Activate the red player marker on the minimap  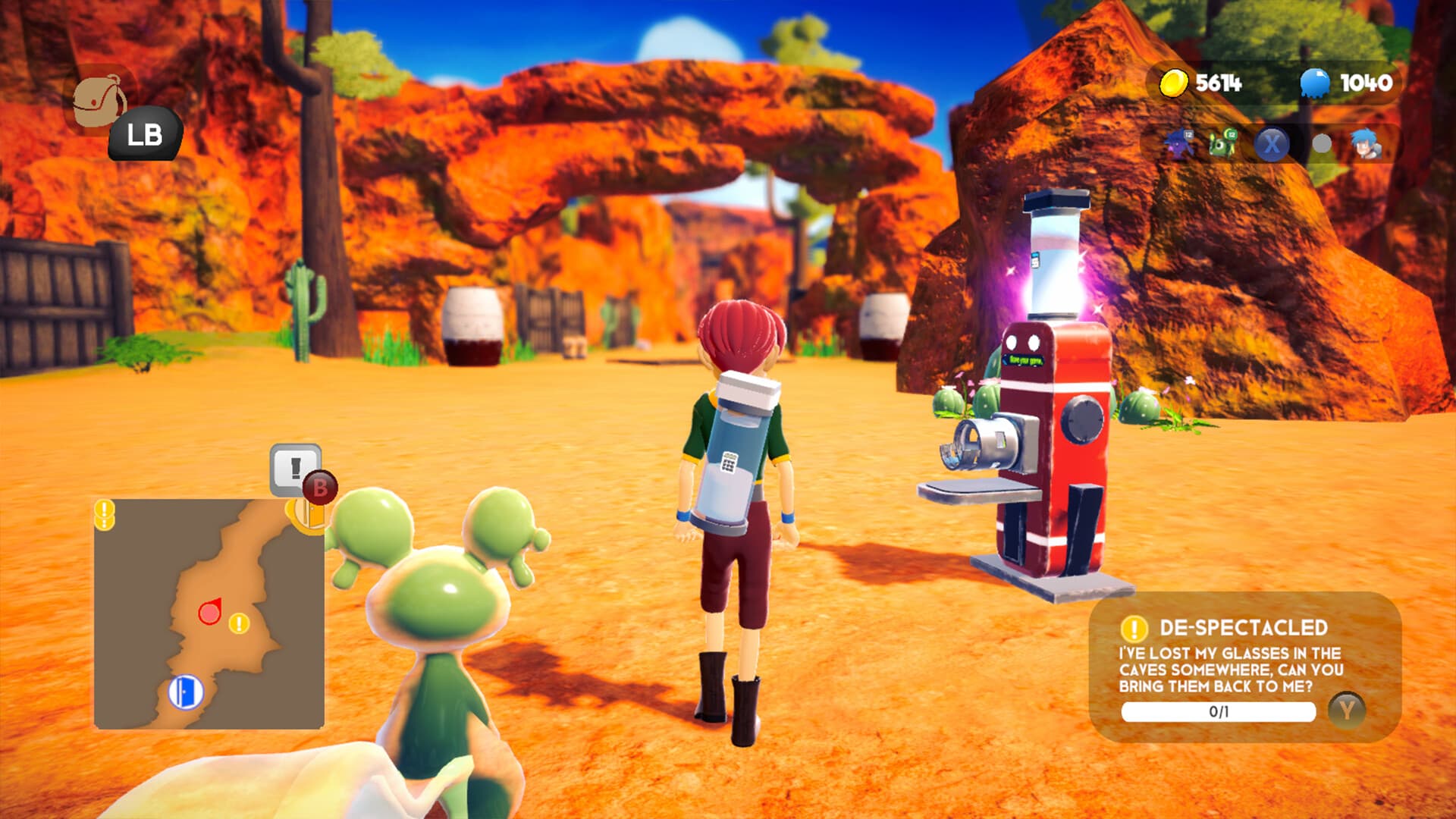pos(209,611)
